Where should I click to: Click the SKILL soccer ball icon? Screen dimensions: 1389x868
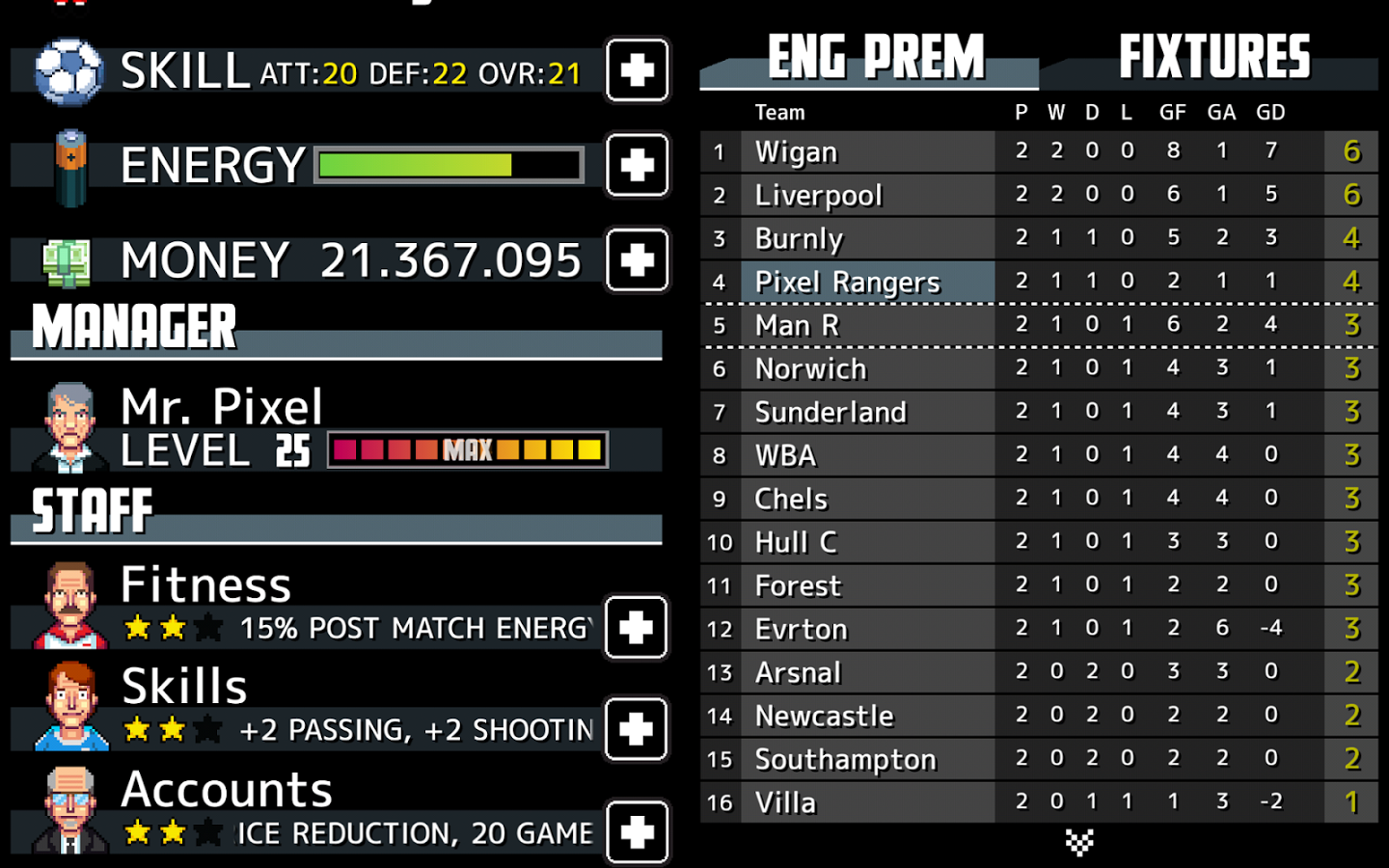point(66,69)
